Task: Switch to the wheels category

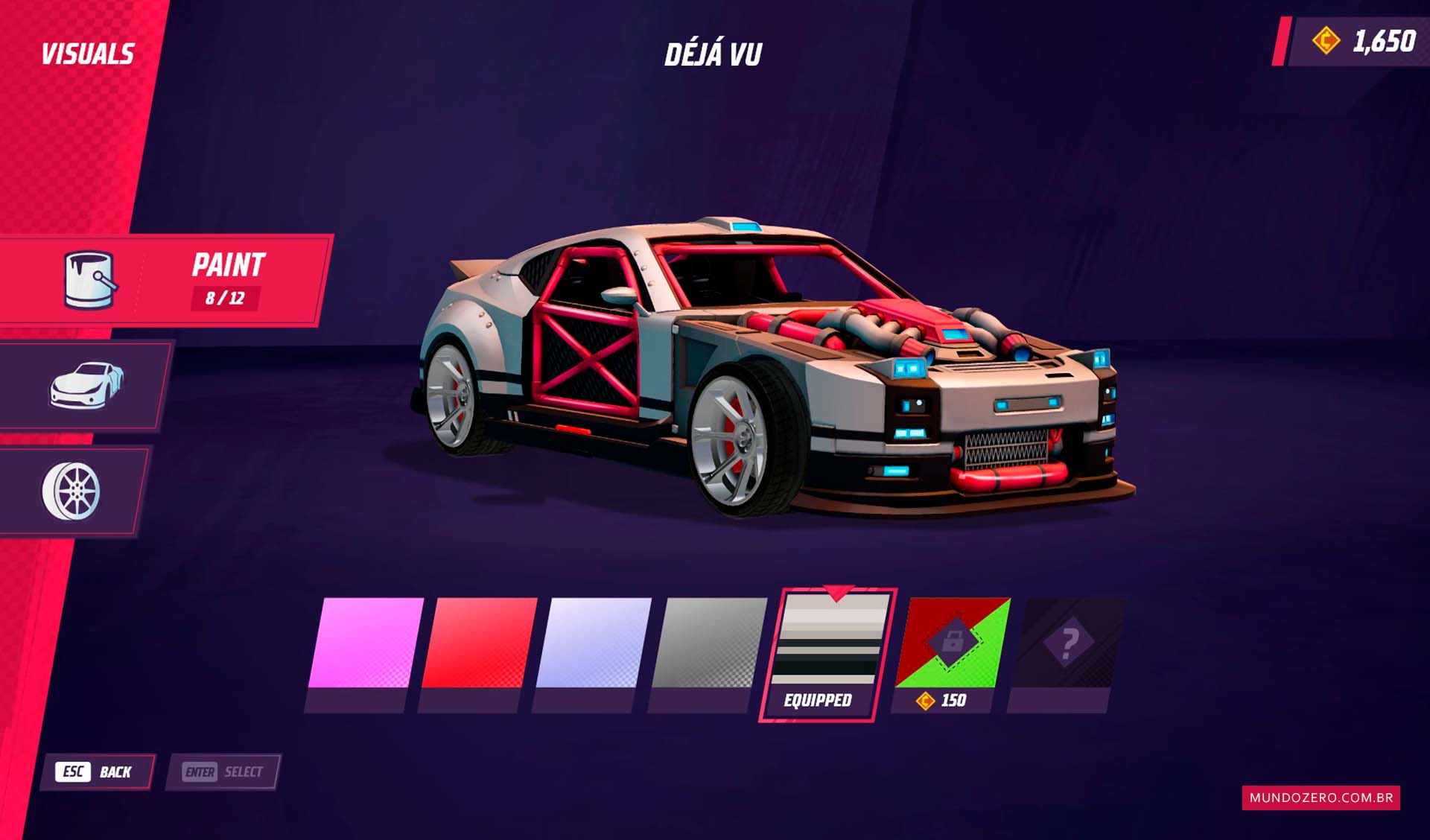Action: click(x=71, y=491)
